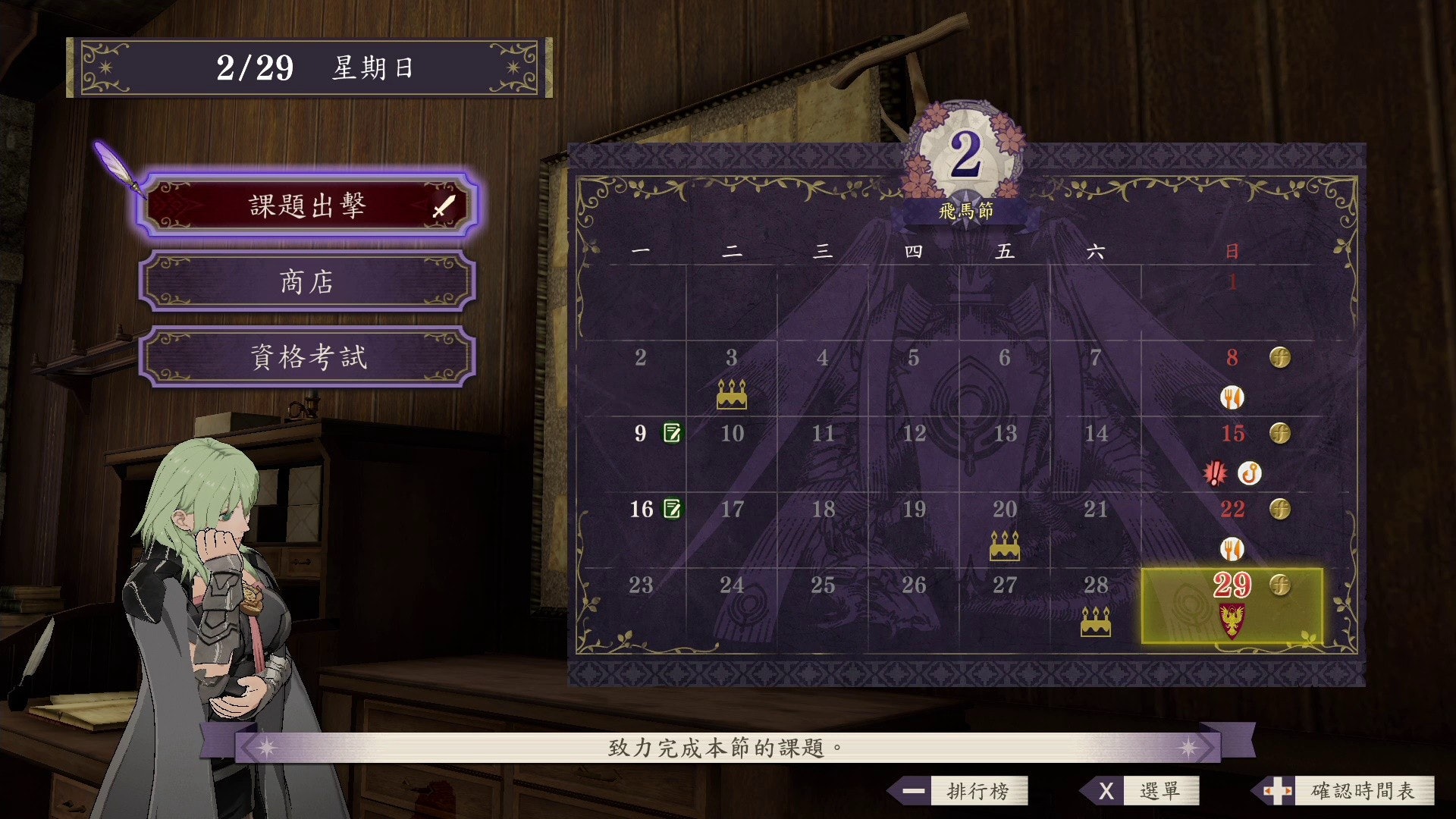Select the birthday cake icon on day 3

point(732,394)
